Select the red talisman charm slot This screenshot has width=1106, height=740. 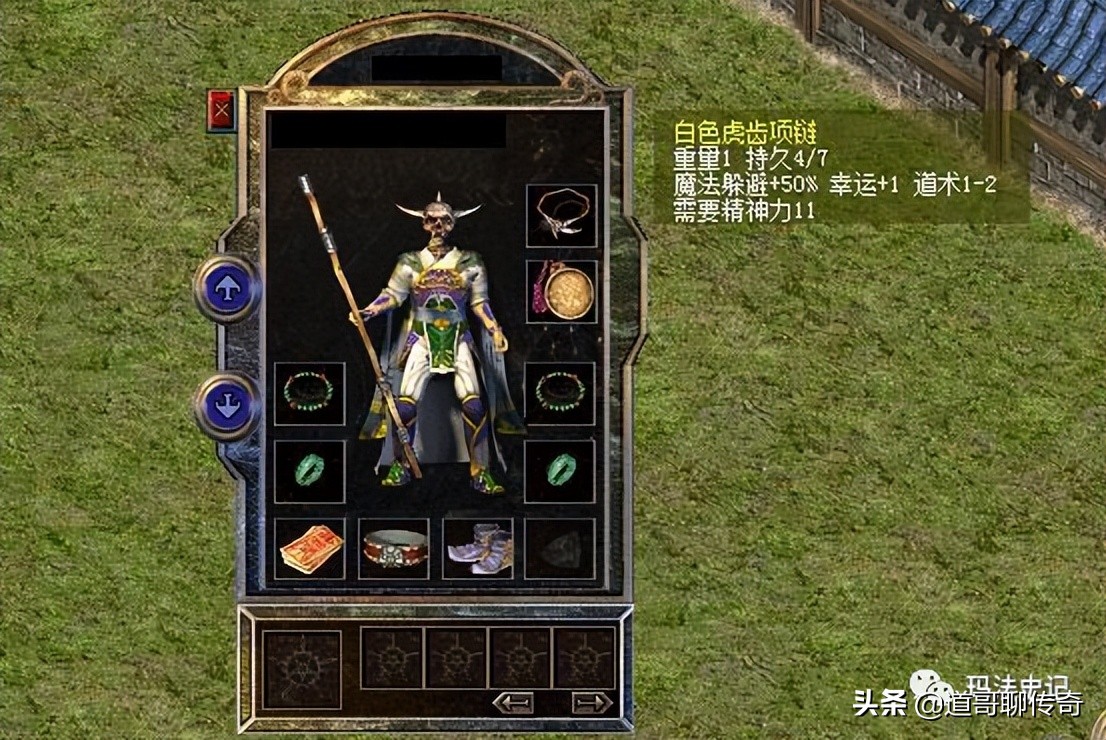click(x=309, y=549)
